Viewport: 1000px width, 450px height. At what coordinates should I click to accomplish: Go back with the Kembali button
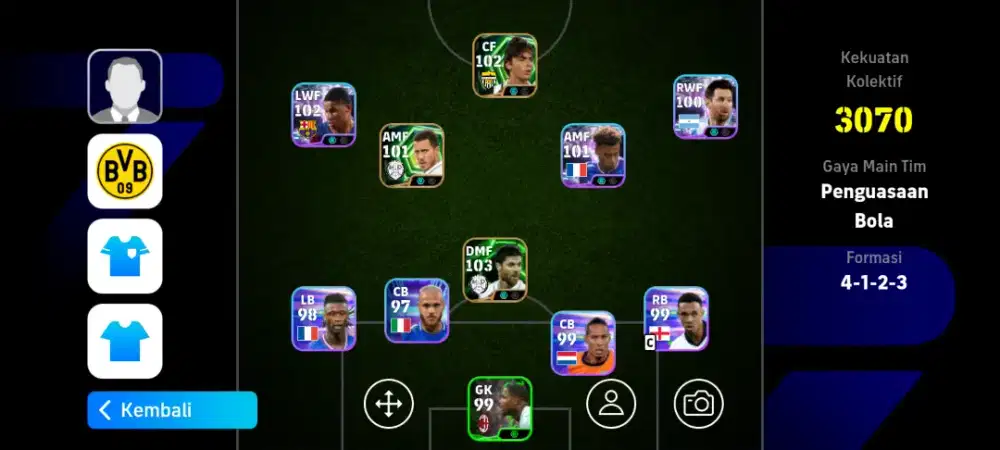pos(172,410)
